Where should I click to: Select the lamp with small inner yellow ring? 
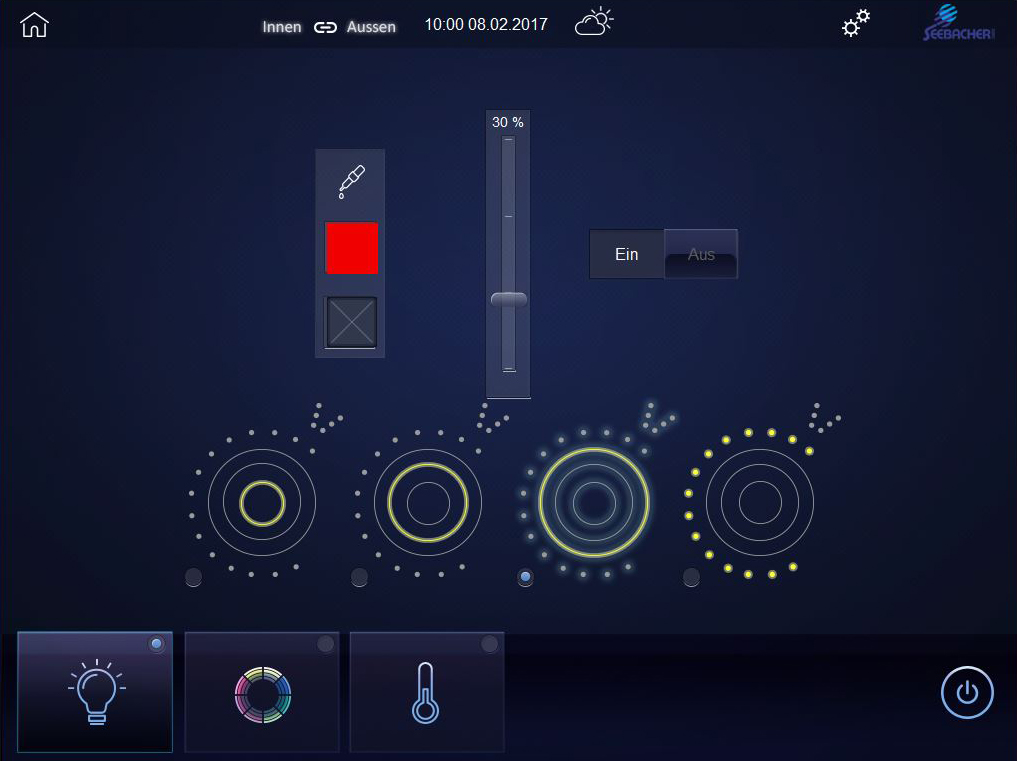pos(262,502)
